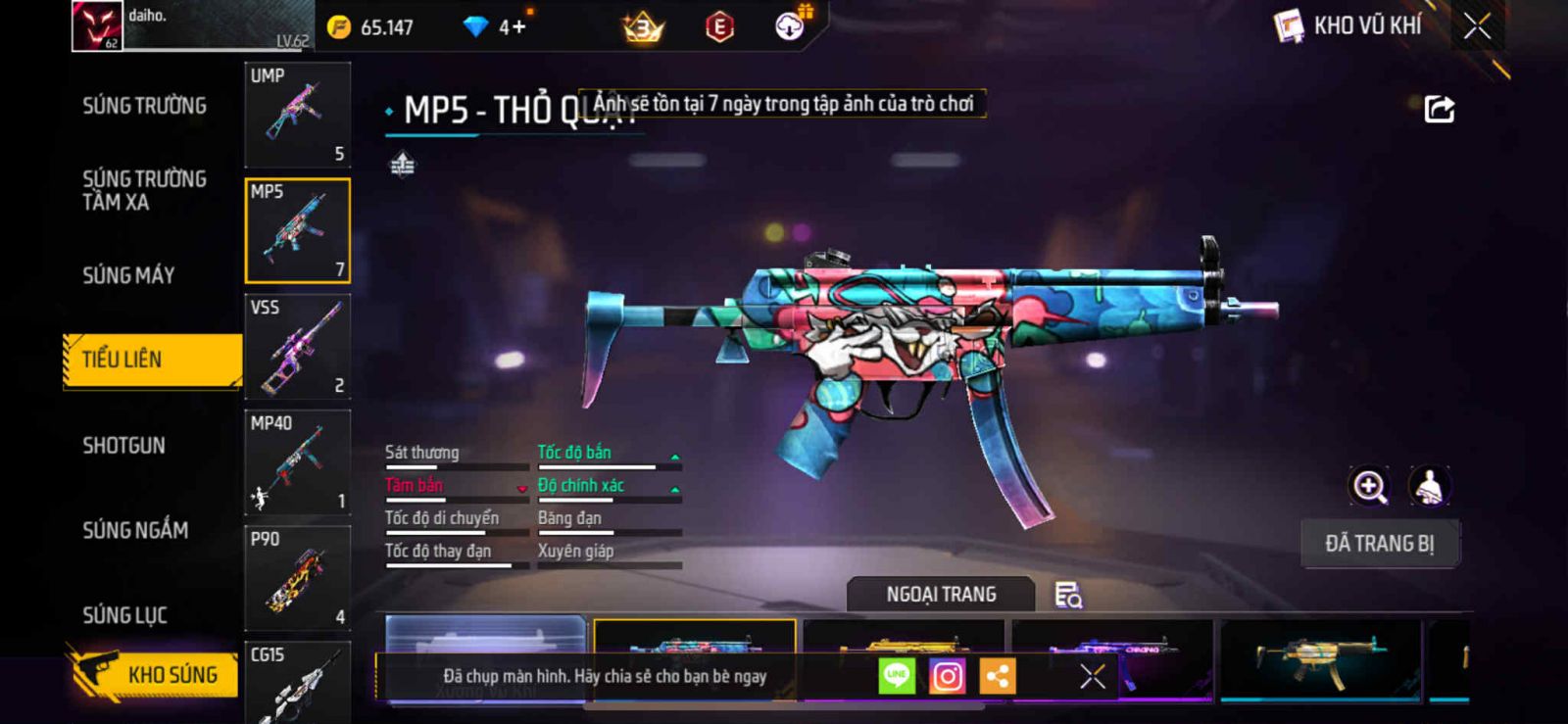Switch to the Súng Trường category

click(x=144, y=106)
